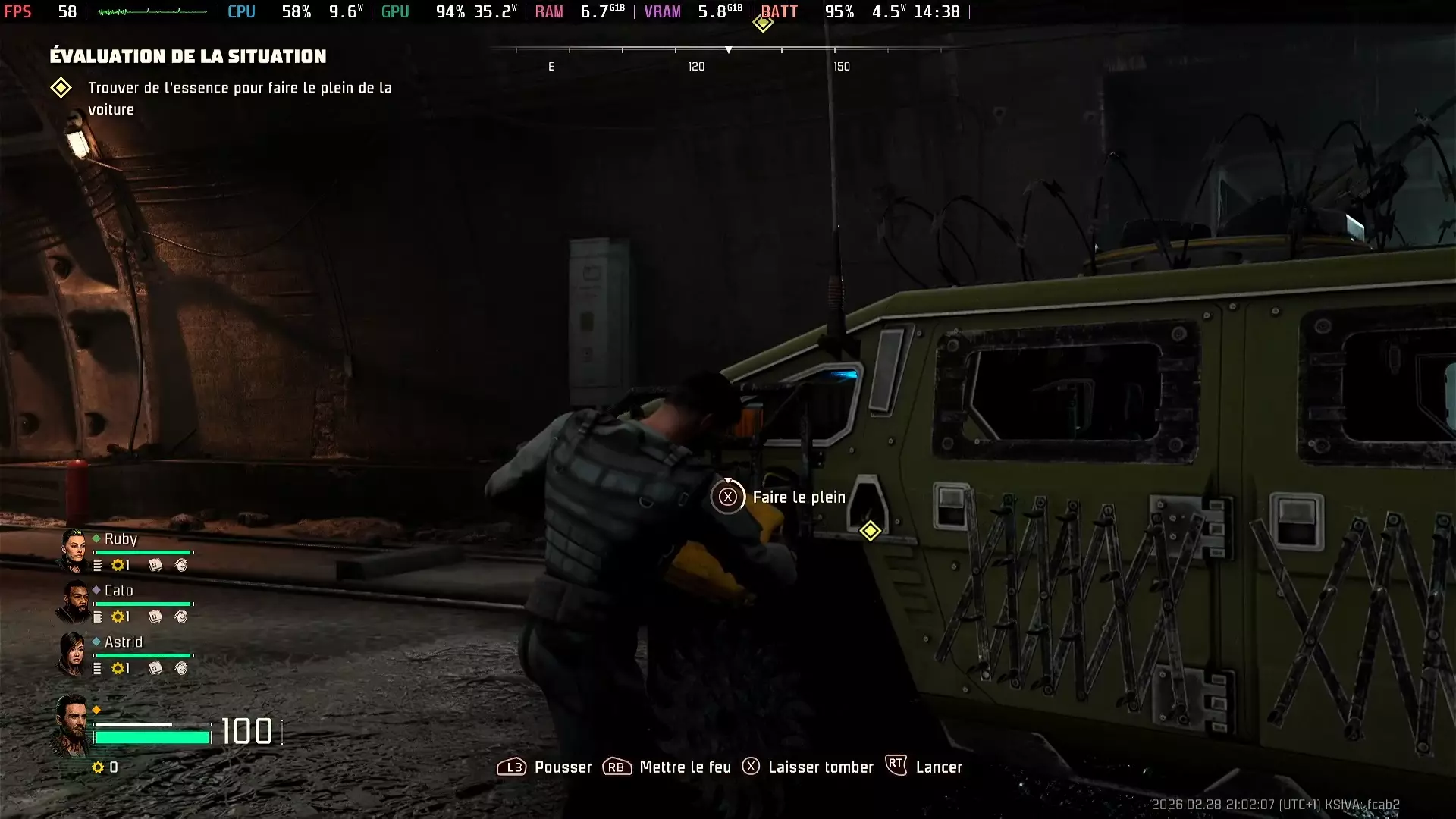This screenshot has width=1456, height=819.
Task: Click the FPS counter in the performance overlay
Action: pos(42,11)
